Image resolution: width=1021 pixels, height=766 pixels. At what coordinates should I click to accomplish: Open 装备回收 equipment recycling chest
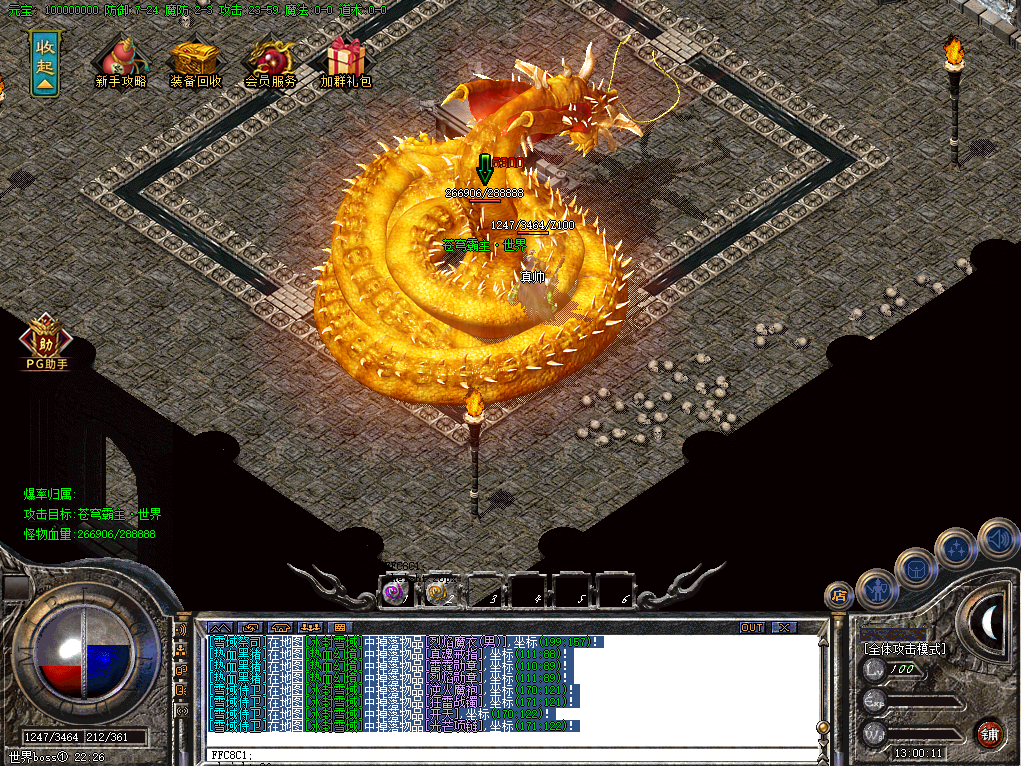195,62
